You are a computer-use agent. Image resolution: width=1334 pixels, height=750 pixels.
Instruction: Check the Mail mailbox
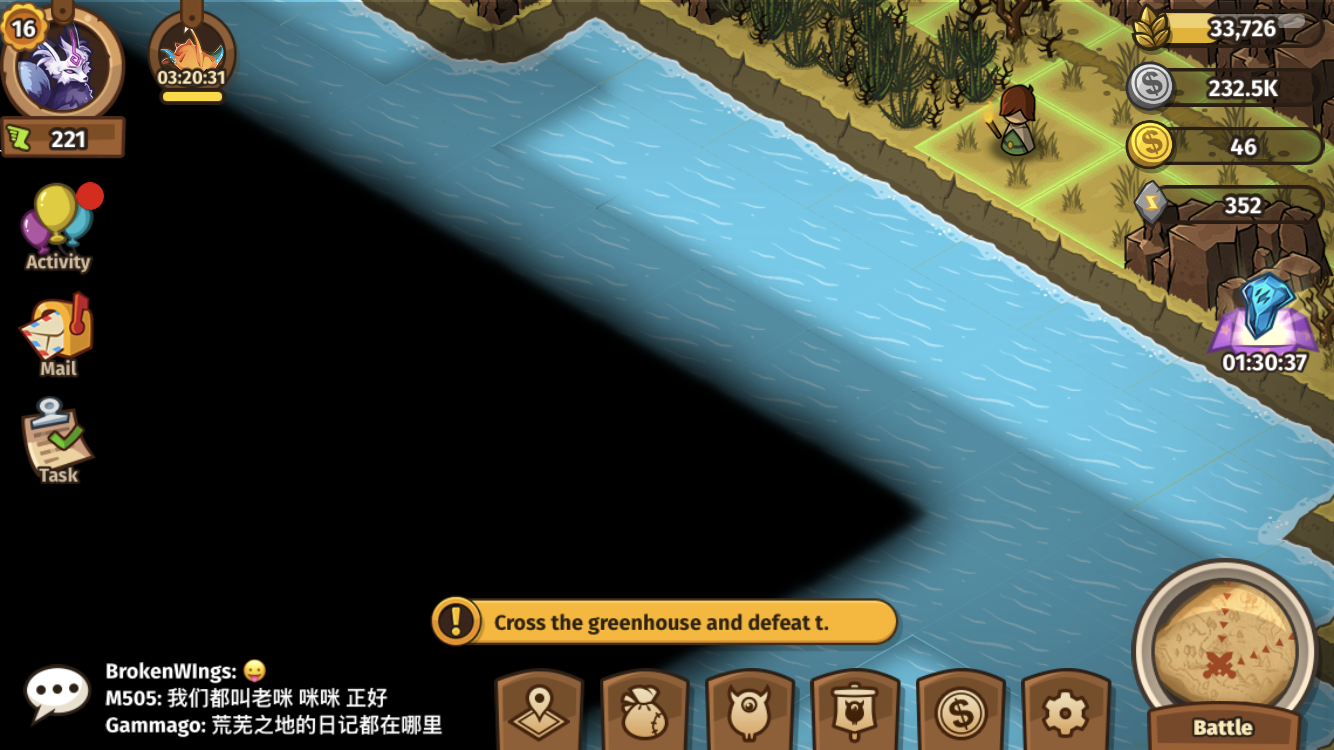(x=58, y=335)
